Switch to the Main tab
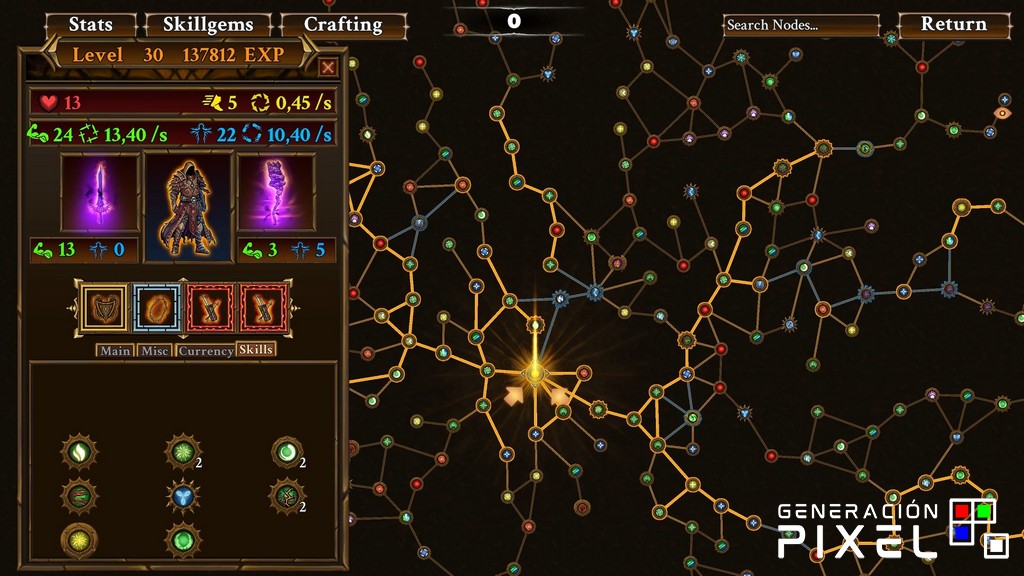The height and width of the screenshot is (576, 1024). [x=115, y=351]
